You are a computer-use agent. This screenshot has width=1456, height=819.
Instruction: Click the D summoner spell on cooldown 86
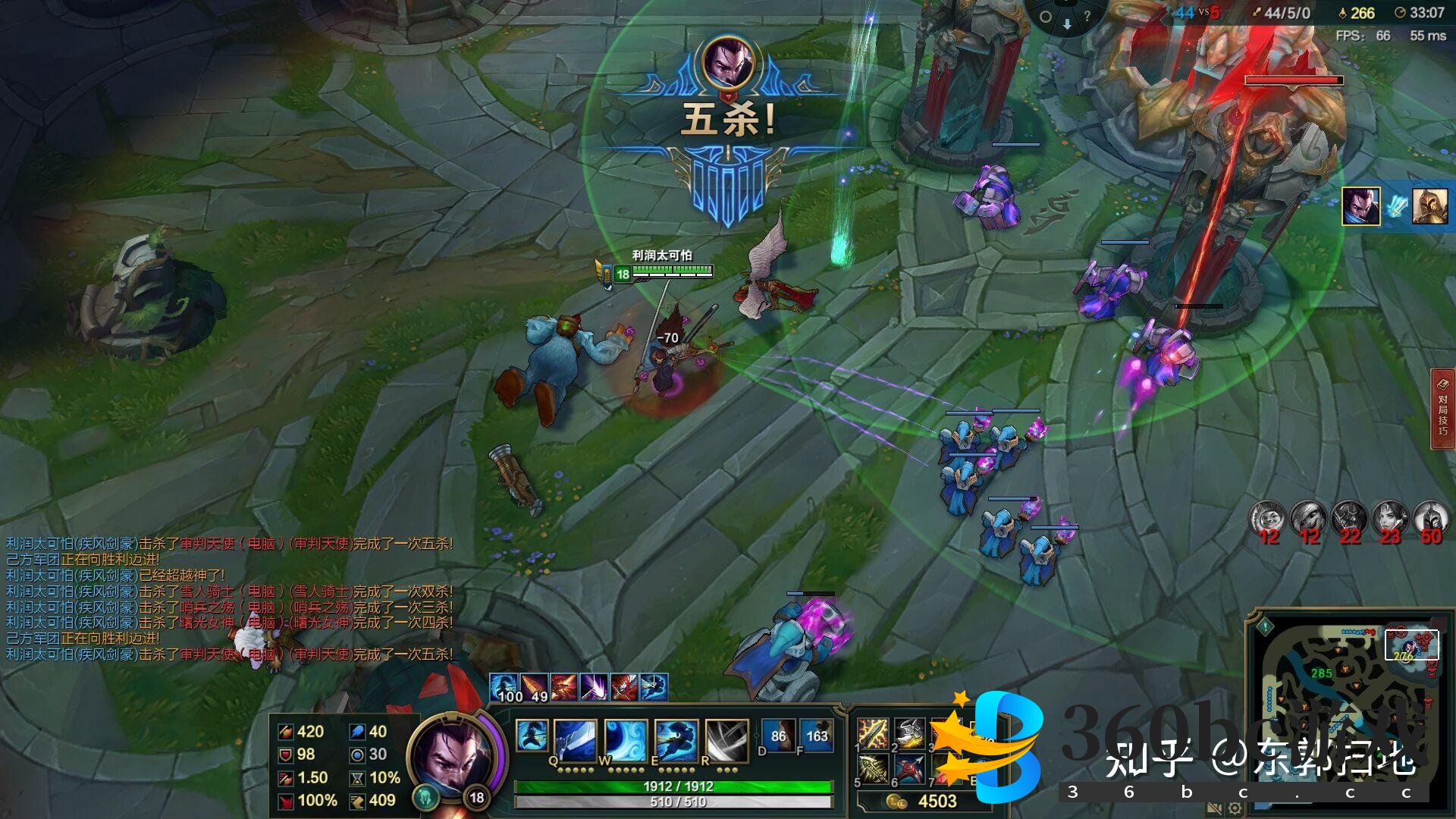click(778, 736)
